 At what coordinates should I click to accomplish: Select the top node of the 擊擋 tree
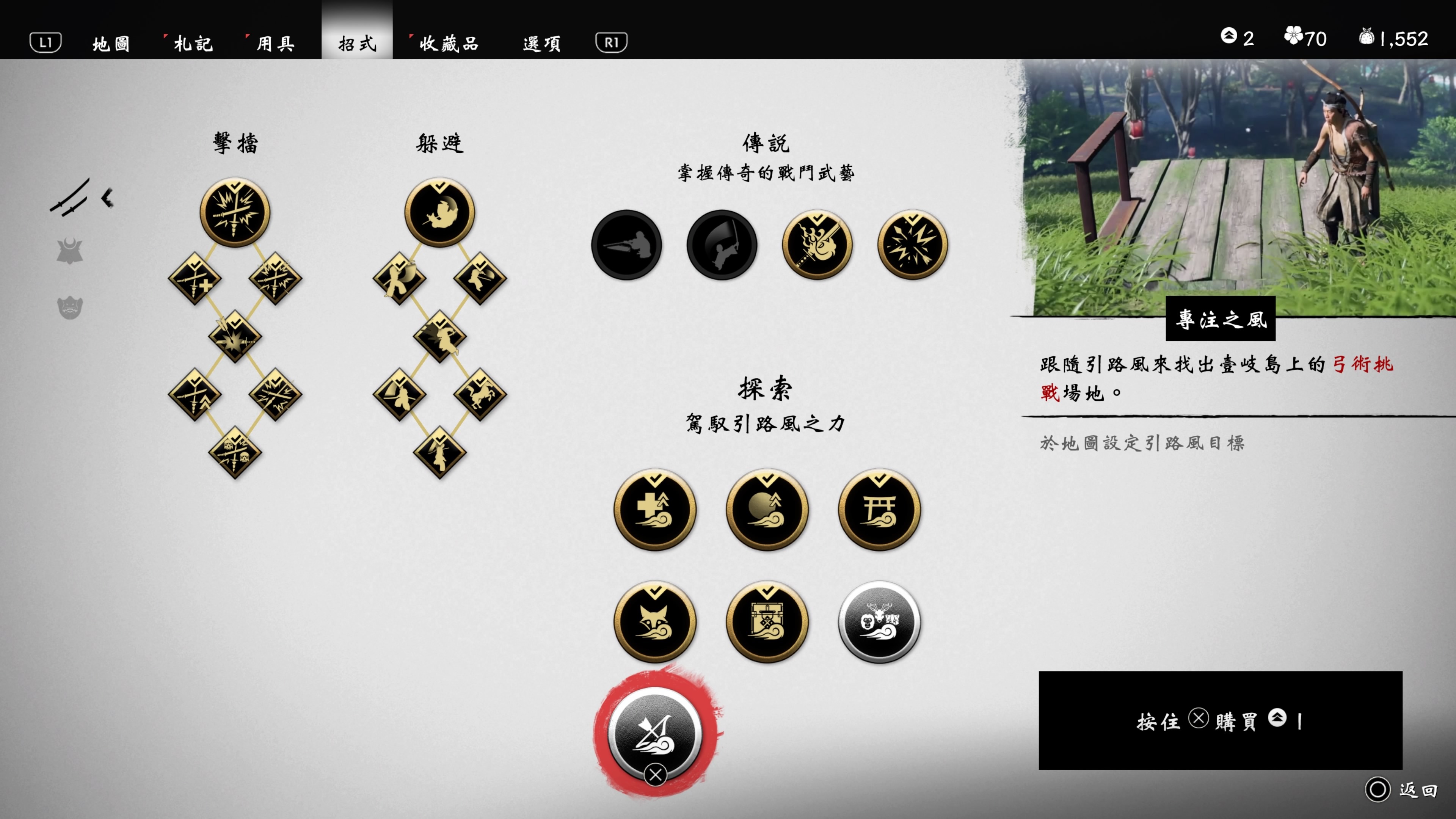point(234,212)
